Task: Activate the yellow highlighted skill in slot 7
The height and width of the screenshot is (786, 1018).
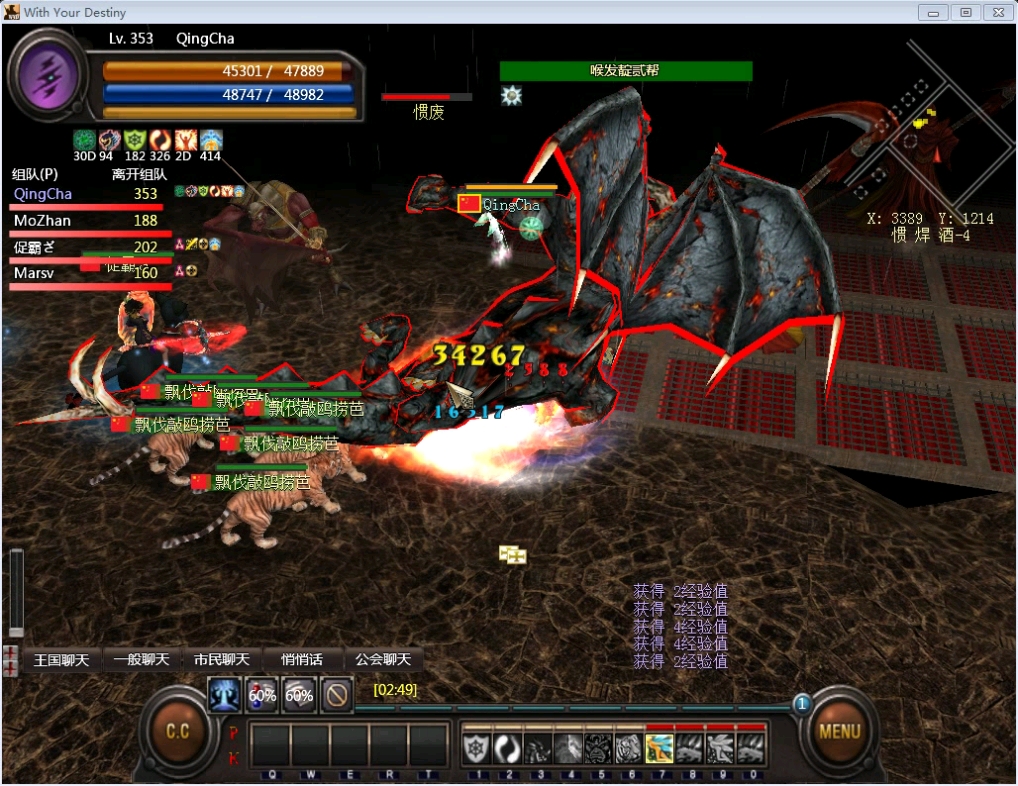Action: pyautogui.click(x=659, y=748)
